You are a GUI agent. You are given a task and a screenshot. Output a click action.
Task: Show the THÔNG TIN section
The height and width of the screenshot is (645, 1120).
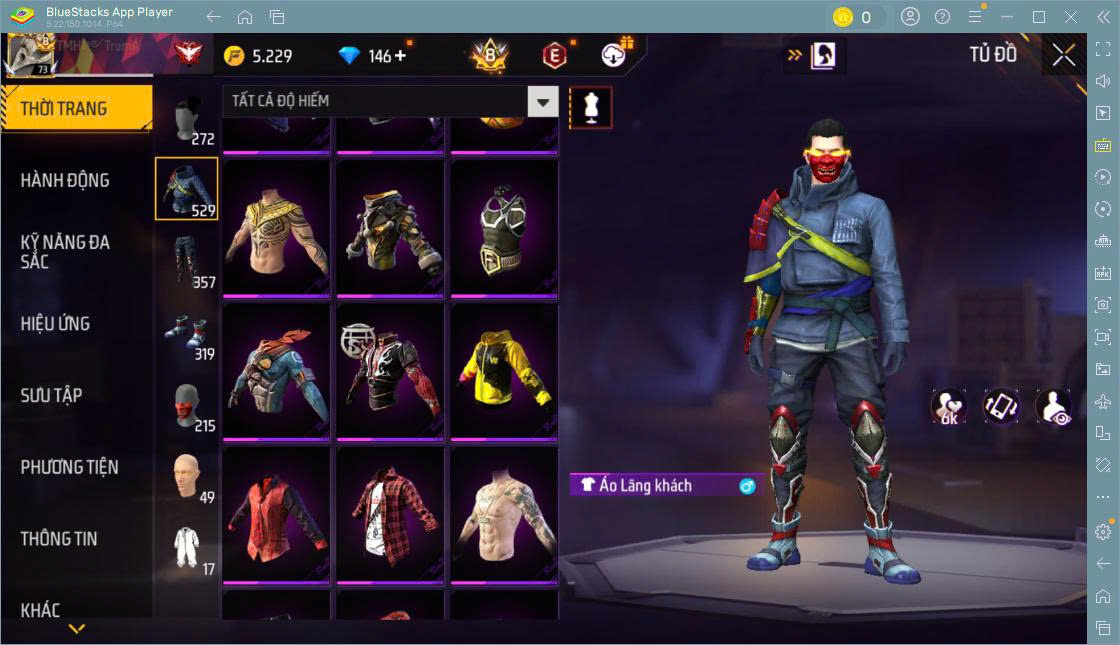click(x=59, y=538)
